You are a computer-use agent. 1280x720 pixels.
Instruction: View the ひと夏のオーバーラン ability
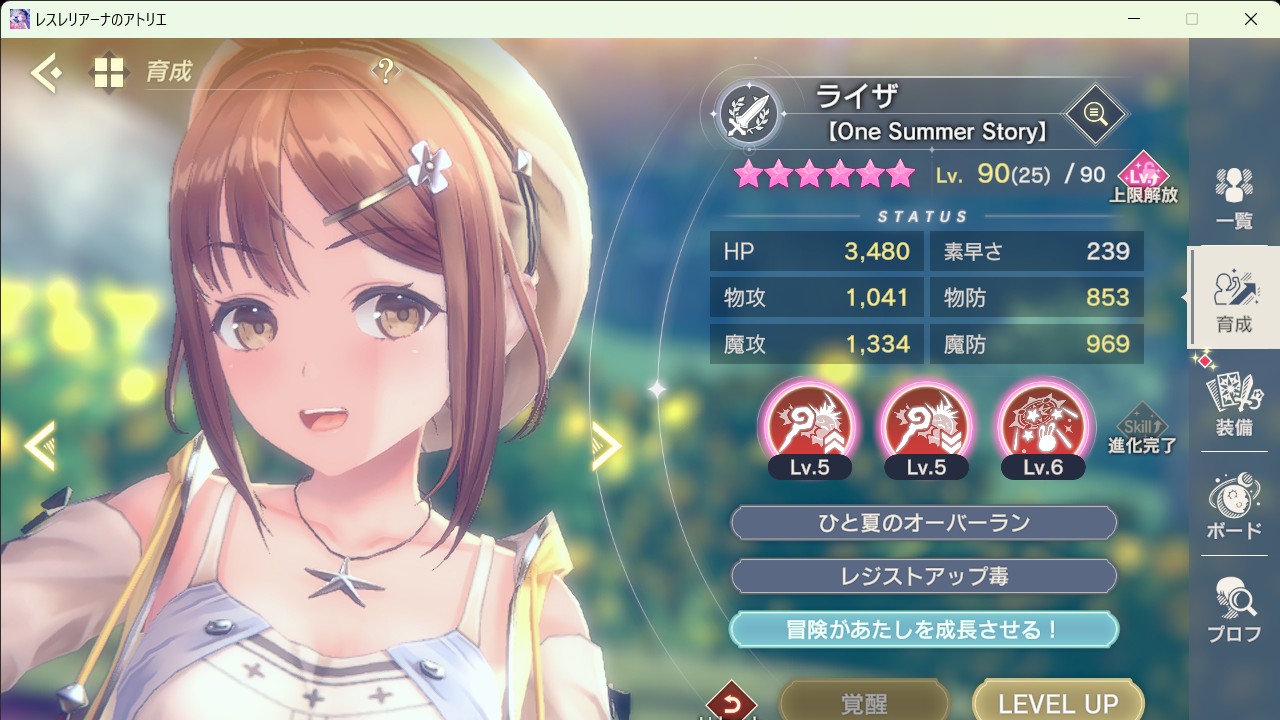coord(923,523)
